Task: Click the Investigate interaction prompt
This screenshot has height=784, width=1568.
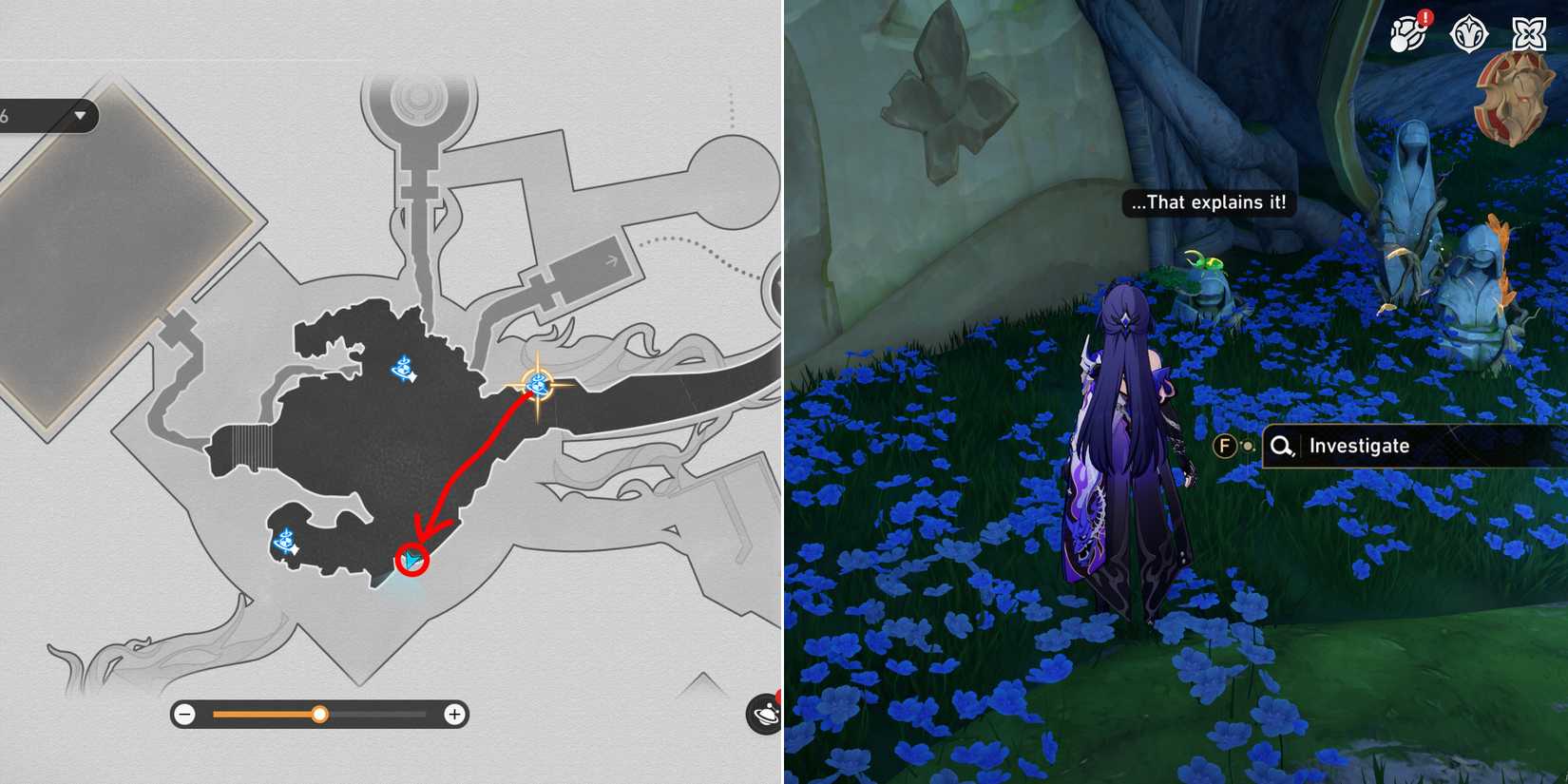Action: [1359, 445]
